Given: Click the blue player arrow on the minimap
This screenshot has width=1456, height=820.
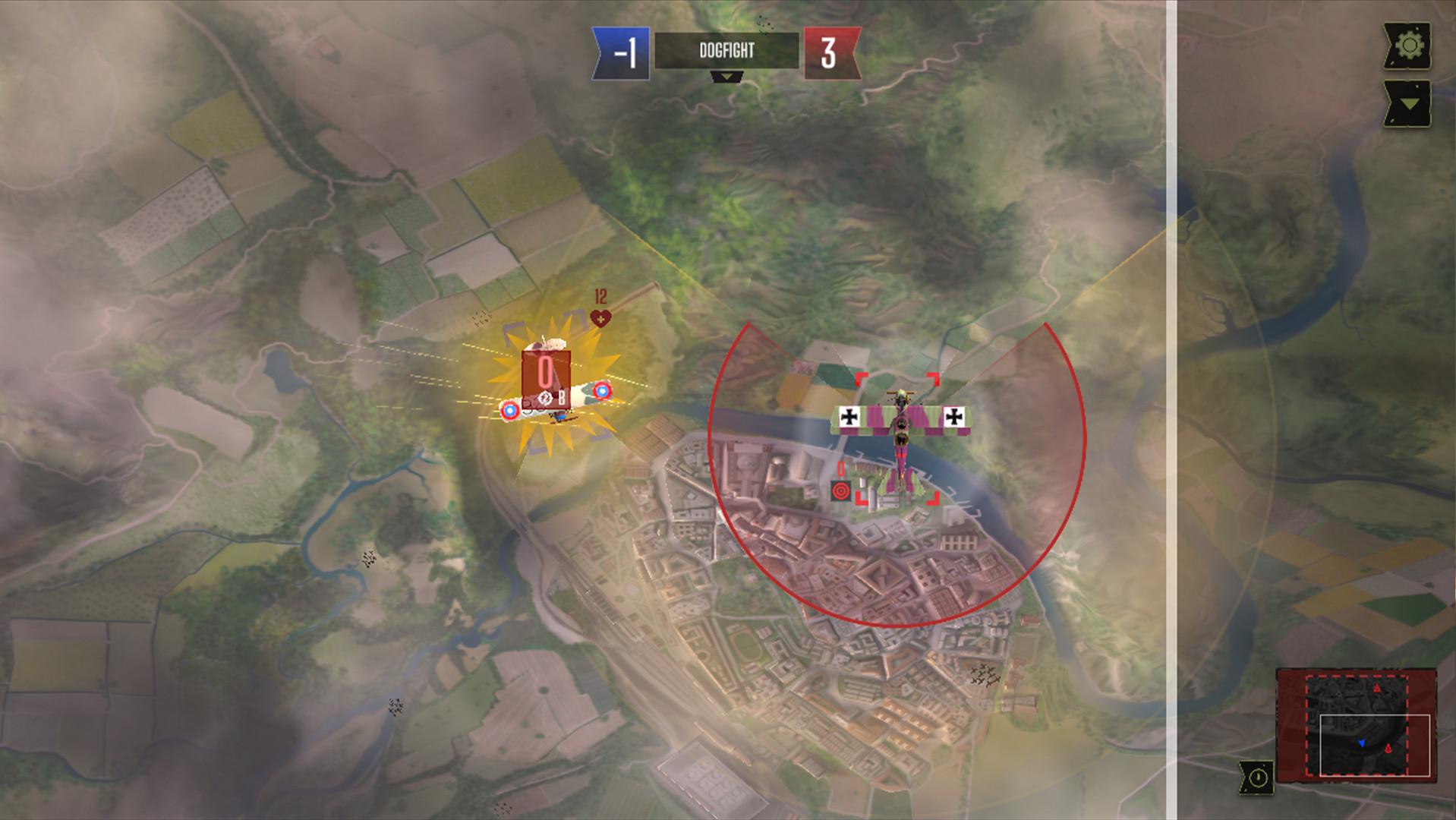Looking at the screenshot, I should click(1363, 743).
